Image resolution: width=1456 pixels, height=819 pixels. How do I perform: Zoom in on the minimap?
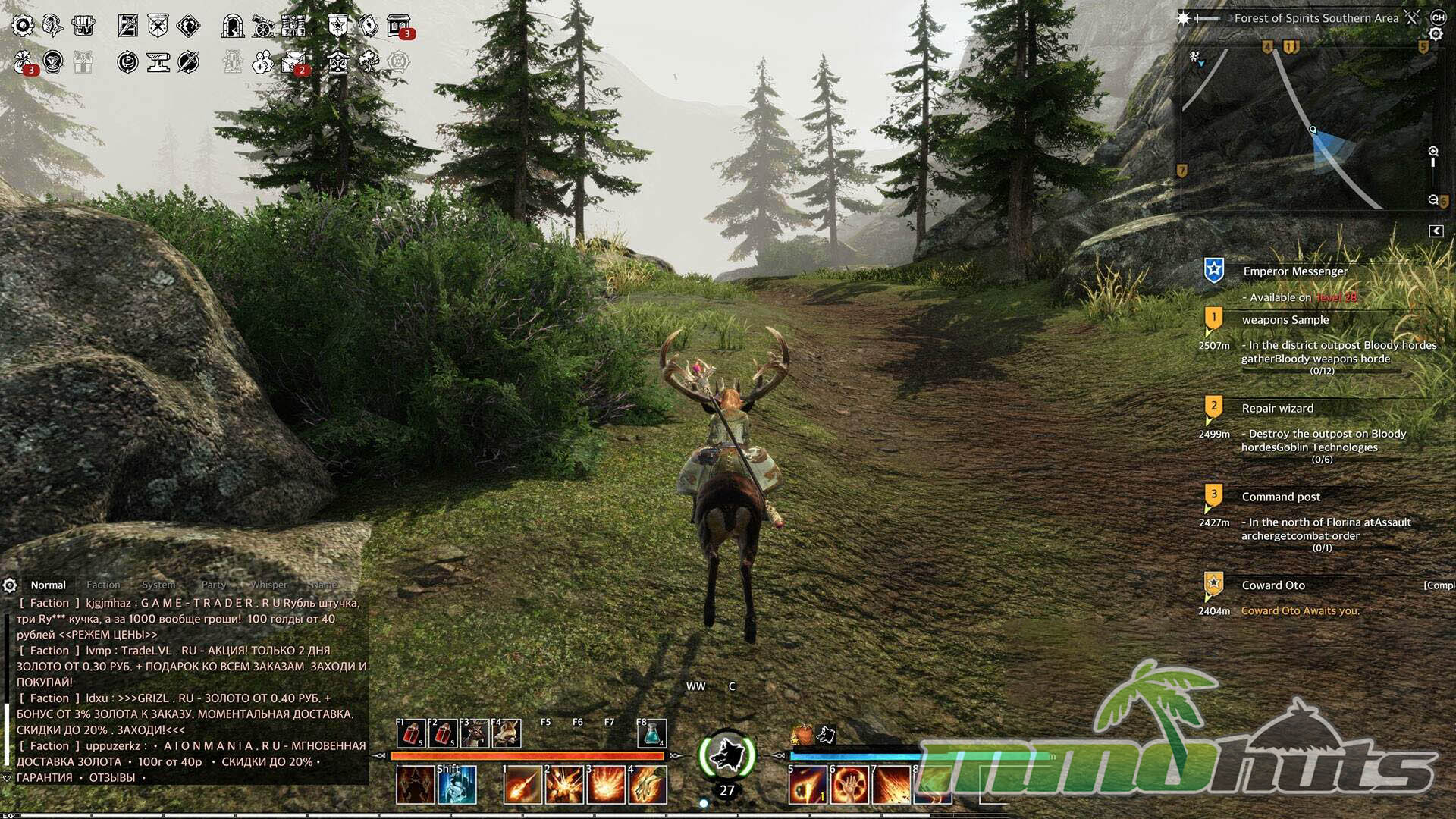[1433, 152]
